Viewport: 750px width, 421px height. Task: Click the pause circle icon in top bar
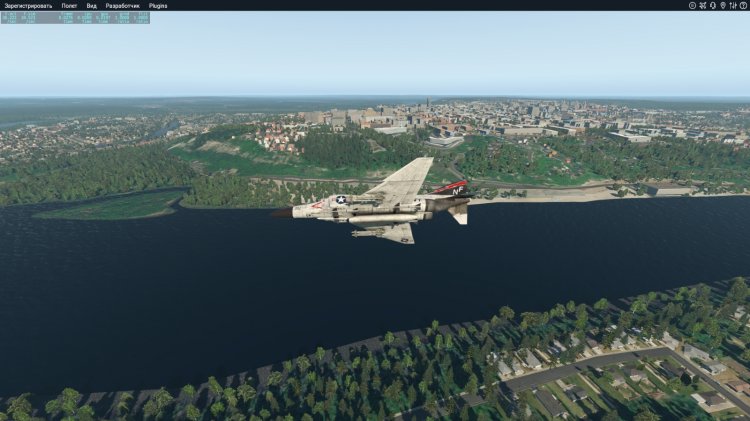692,5
